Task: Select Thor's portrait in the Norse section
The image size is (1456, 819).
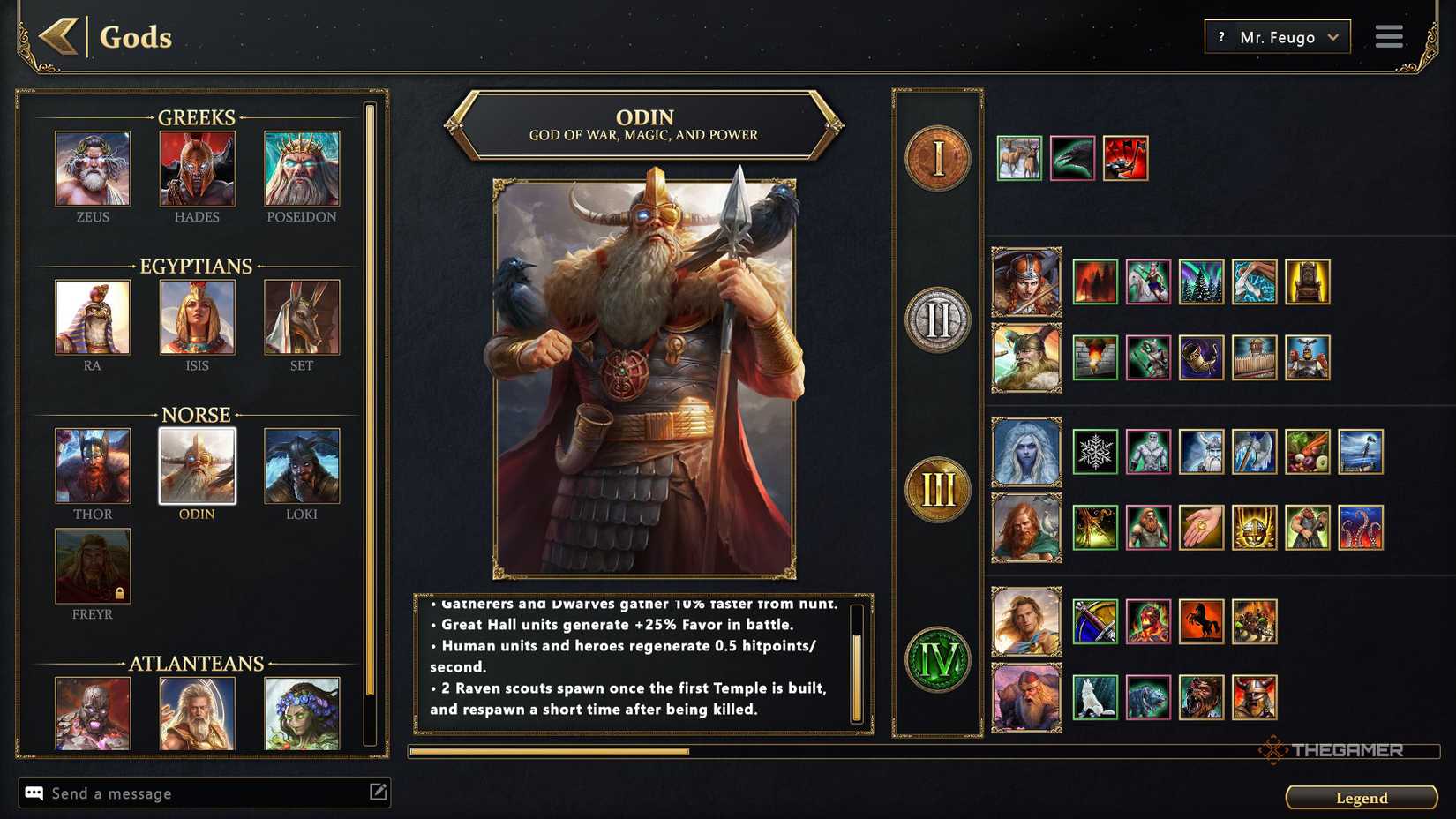Action: (x=93, y=465)
